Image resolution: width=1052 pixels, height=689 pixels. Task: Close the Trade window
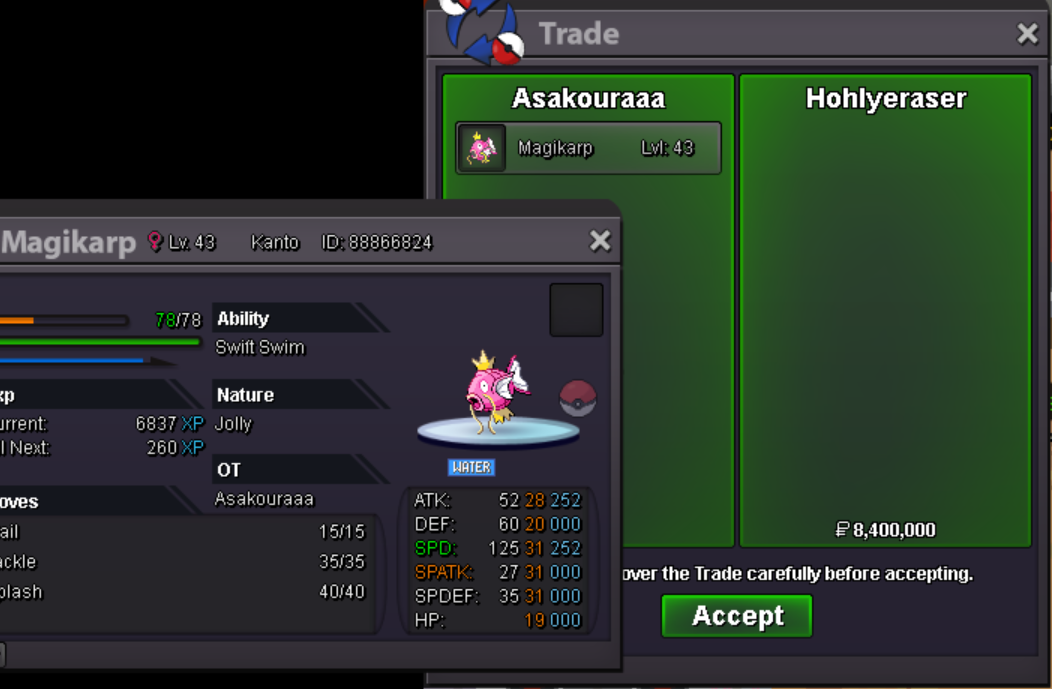point(1027,34)
